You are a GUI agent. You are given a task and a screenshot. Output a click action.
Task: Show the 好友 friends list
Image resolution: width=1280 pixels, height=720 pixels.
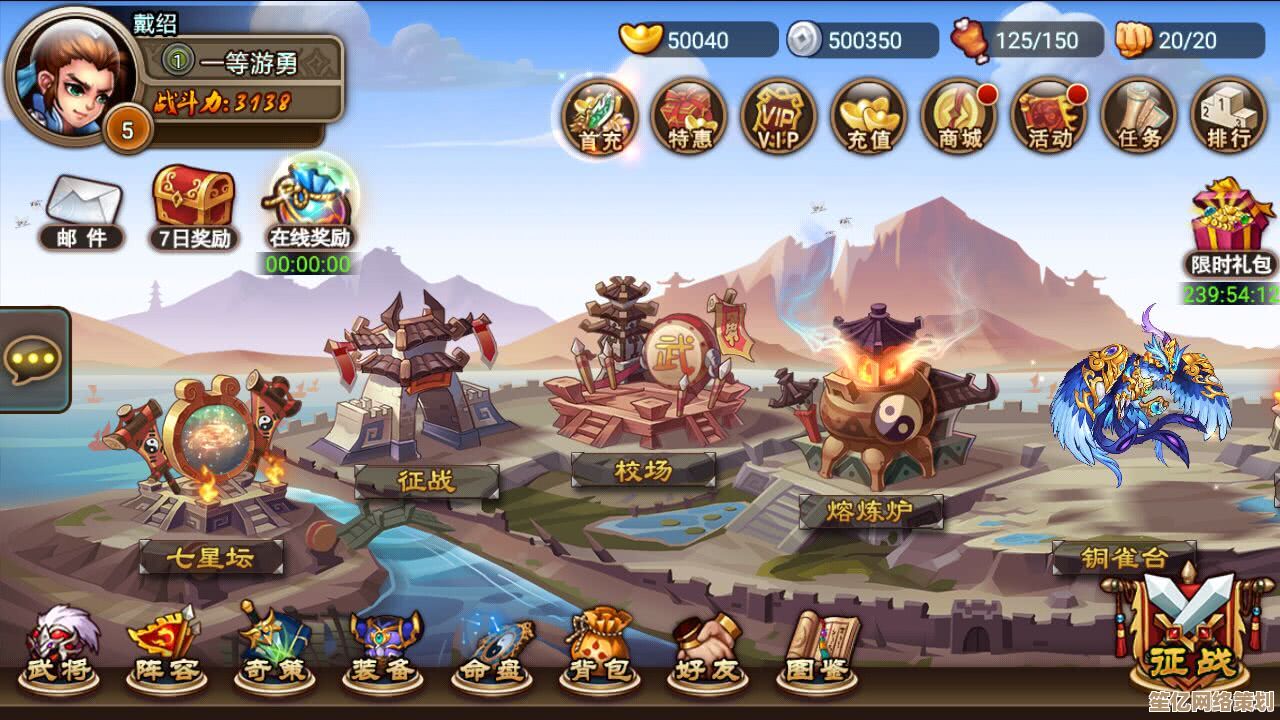click(x=705, y=647)
